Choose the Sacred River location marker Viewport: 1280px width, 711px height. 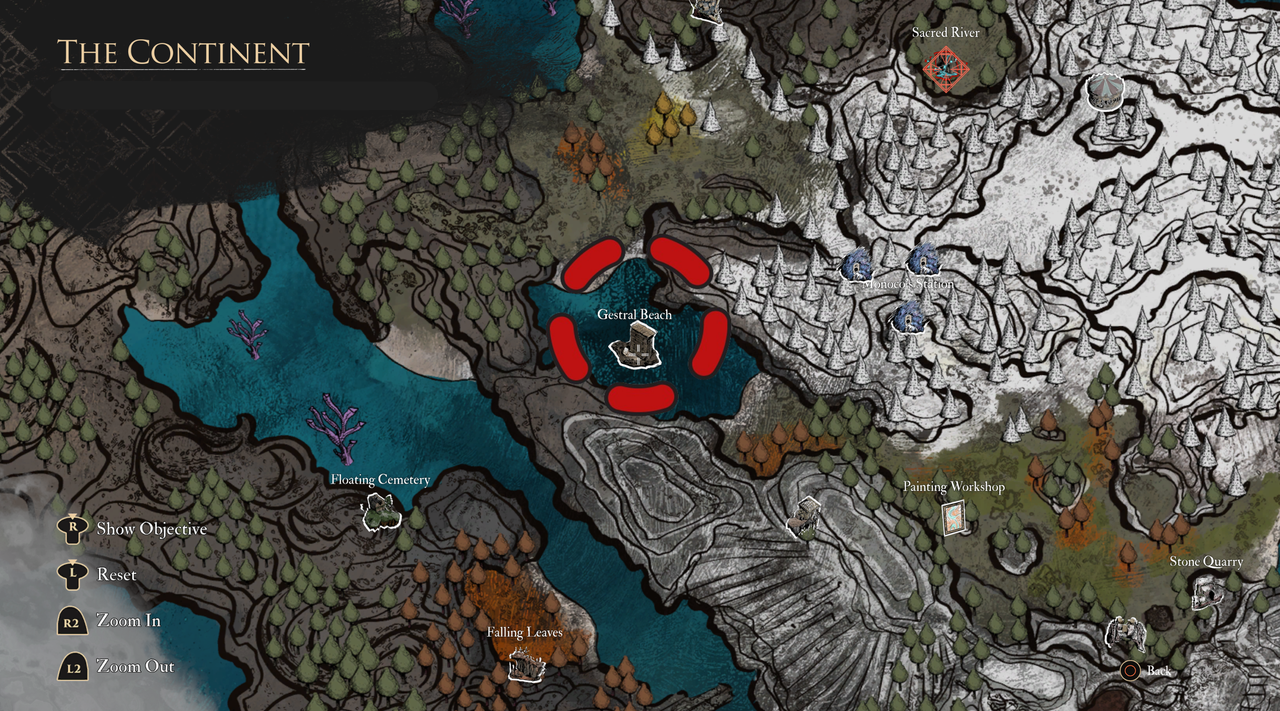click(945, 69)
